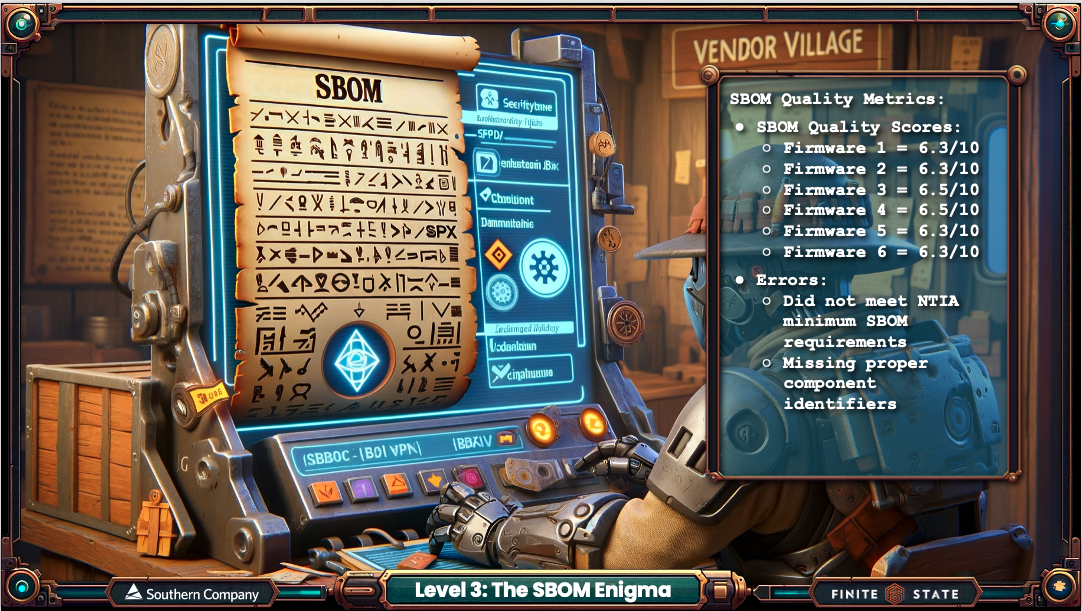Click the Finite State logo
This screenshot has width=1082, height=611.
click(893, 593)
